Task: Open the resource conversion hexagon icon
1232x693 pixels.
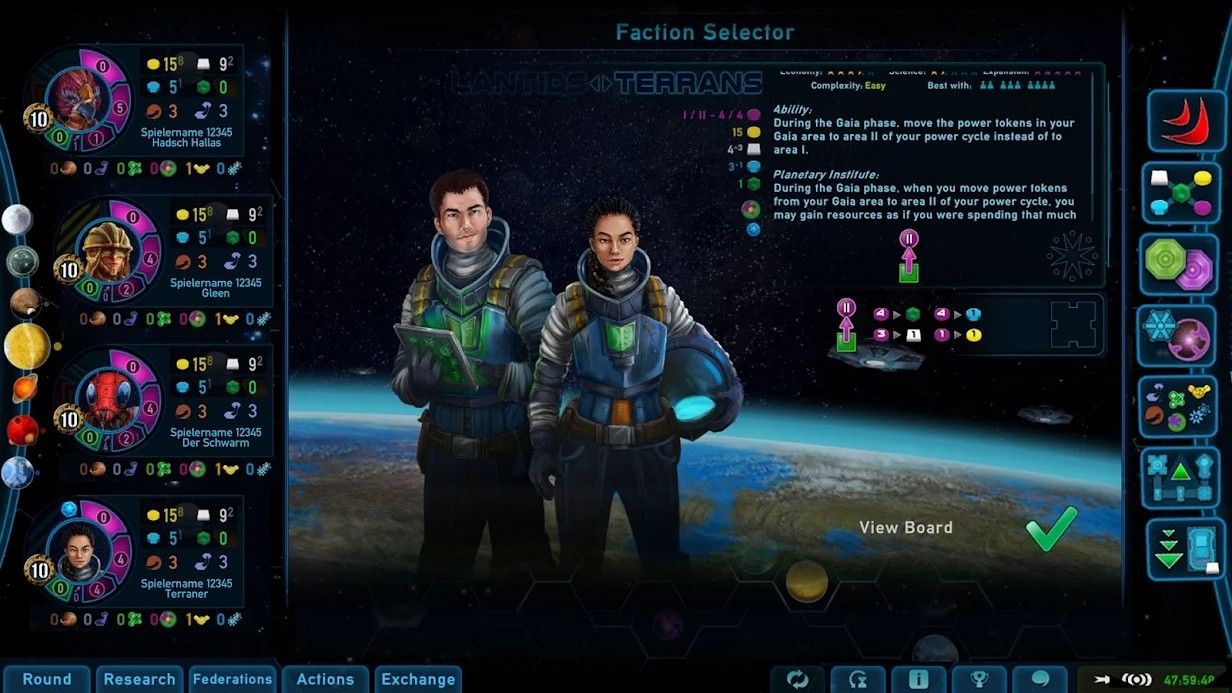Action: (x=1180, y=192)
